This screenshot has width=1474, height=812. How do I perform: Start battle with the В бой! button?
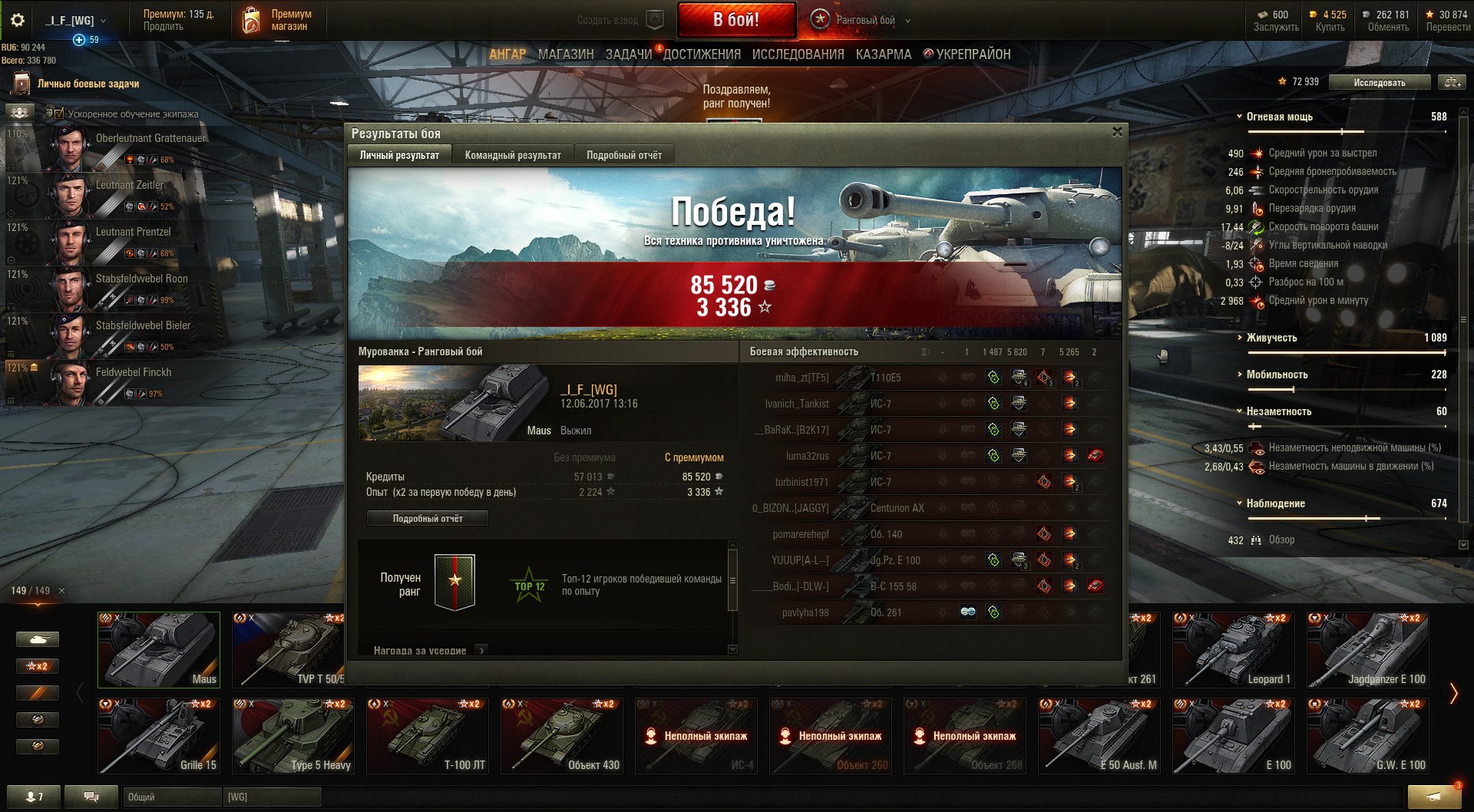[735, 20]
